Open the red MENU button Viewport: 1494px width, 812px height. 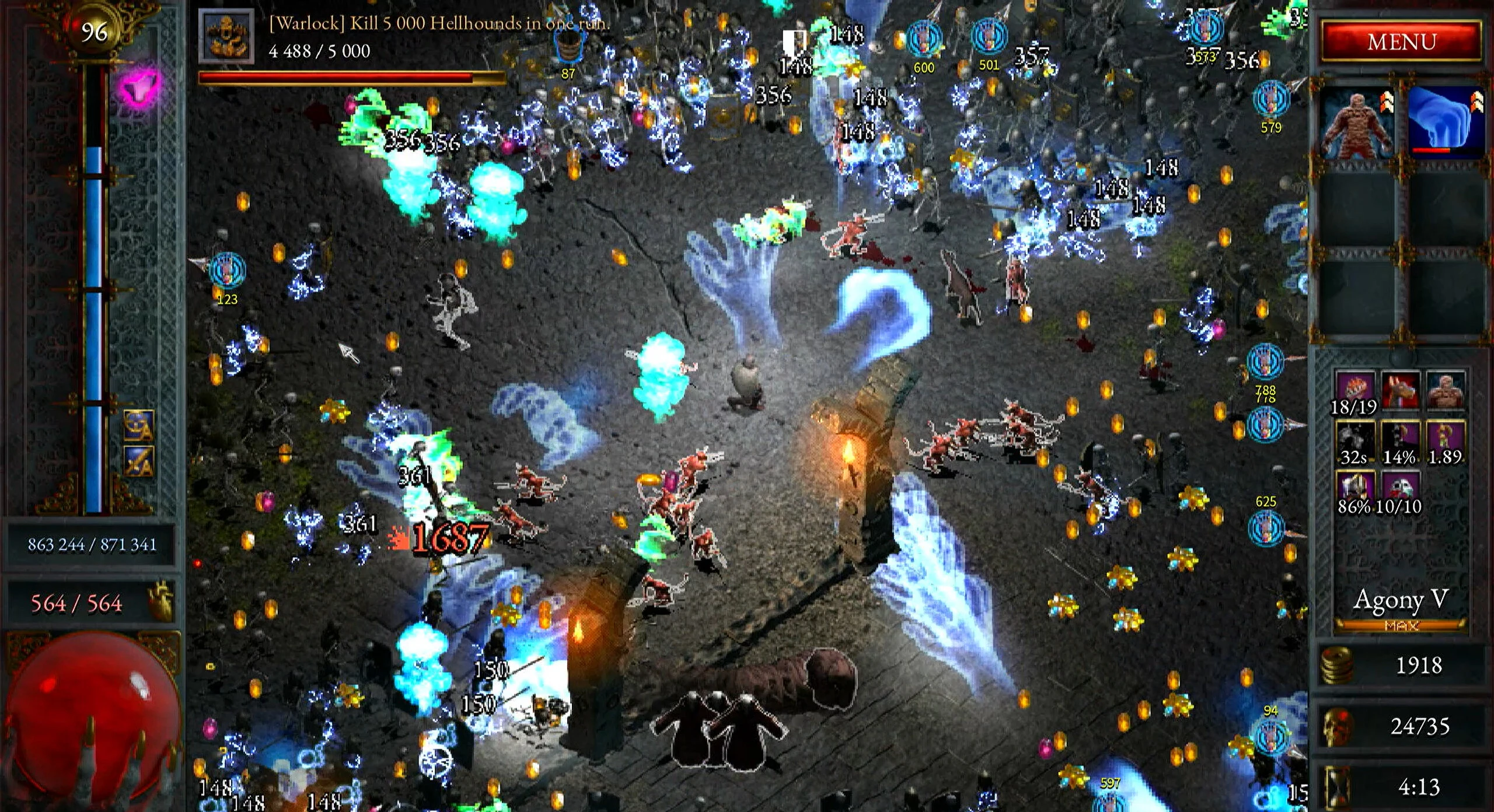(x=1401, y=41)
